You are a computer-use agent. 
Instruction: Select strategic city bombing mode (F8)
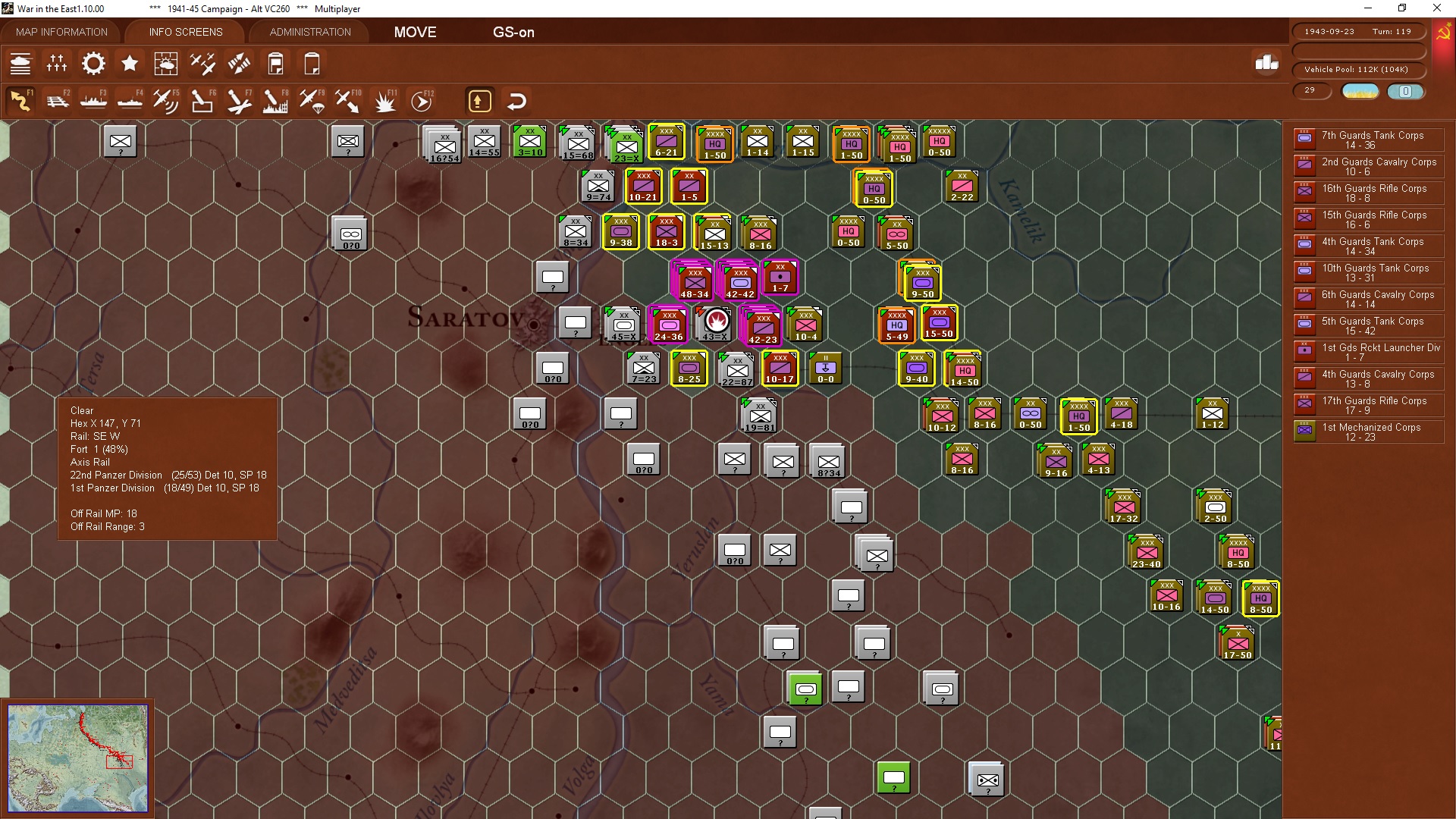click(275, 99)
